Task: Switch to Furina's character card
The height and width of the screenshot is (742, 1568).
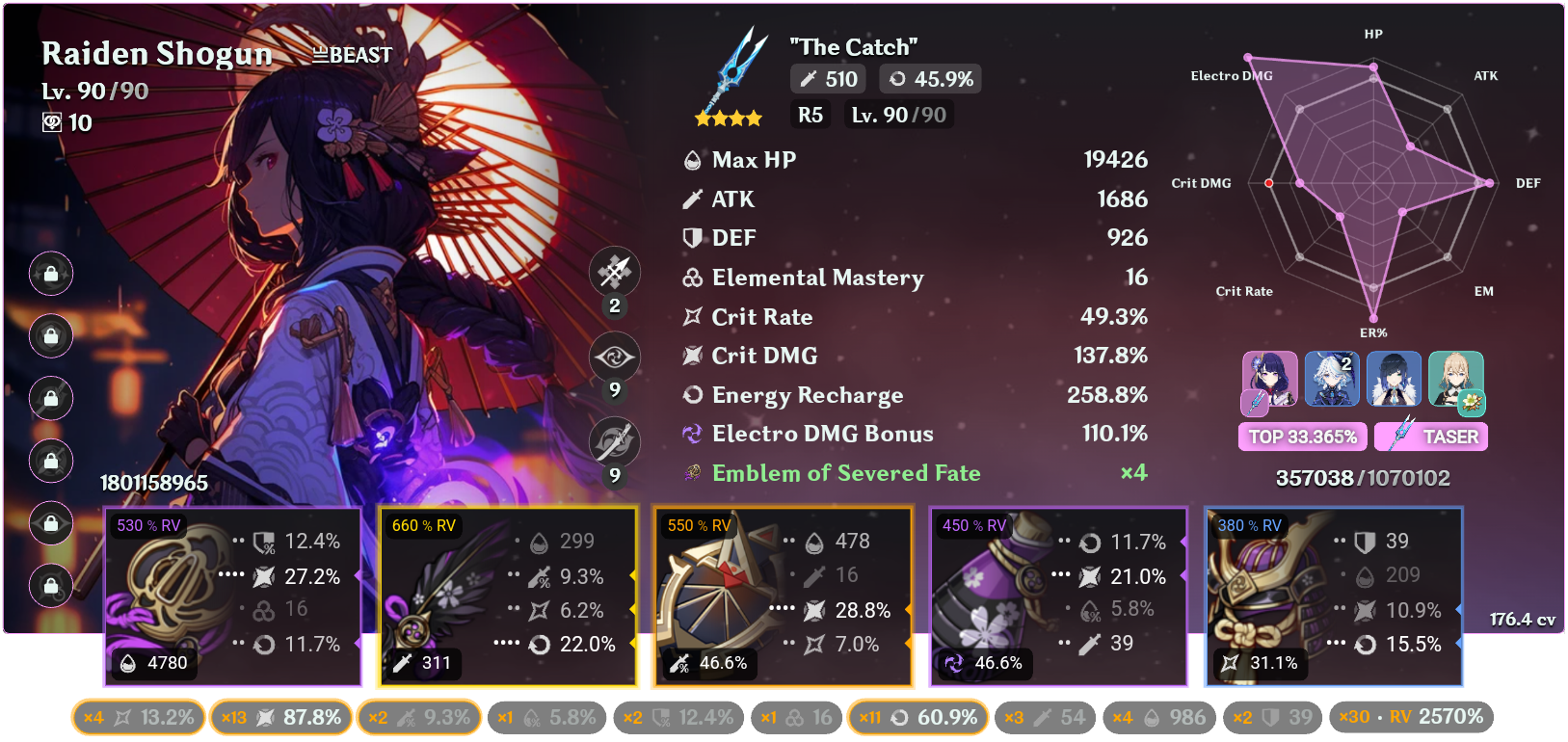Action: coord(1331,379)
